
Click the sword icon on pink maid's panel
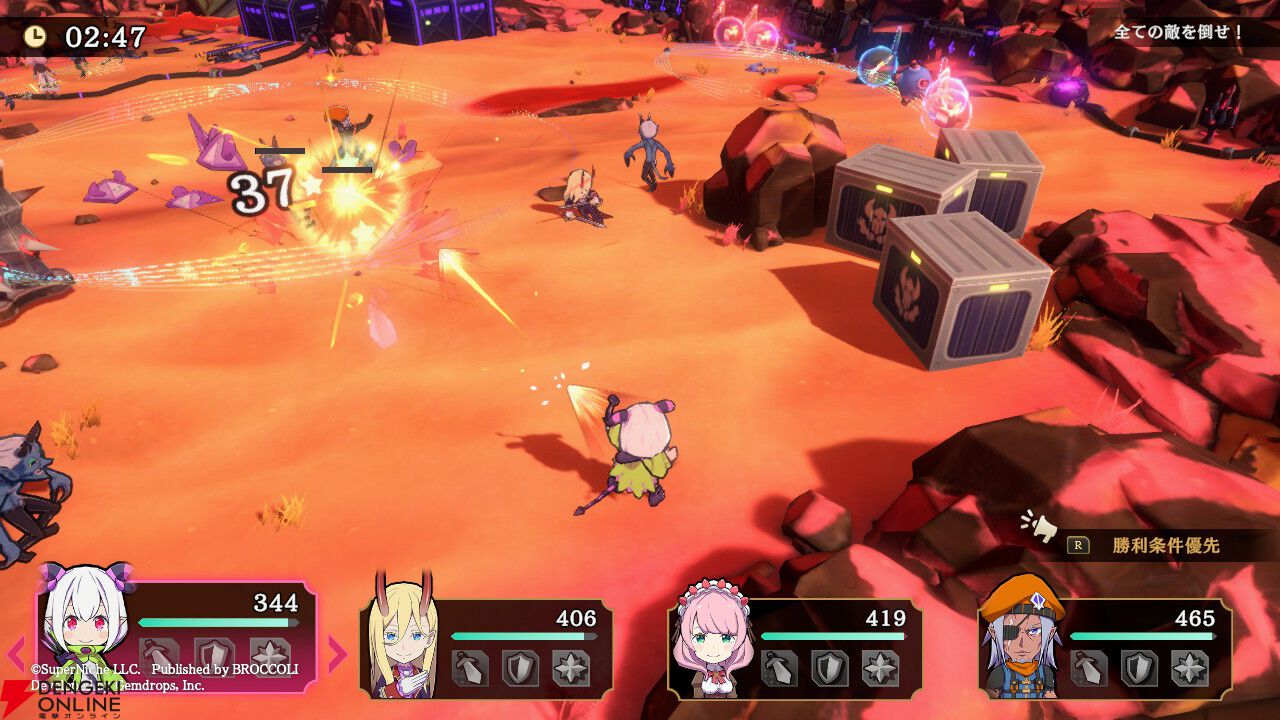pos(779,668)
